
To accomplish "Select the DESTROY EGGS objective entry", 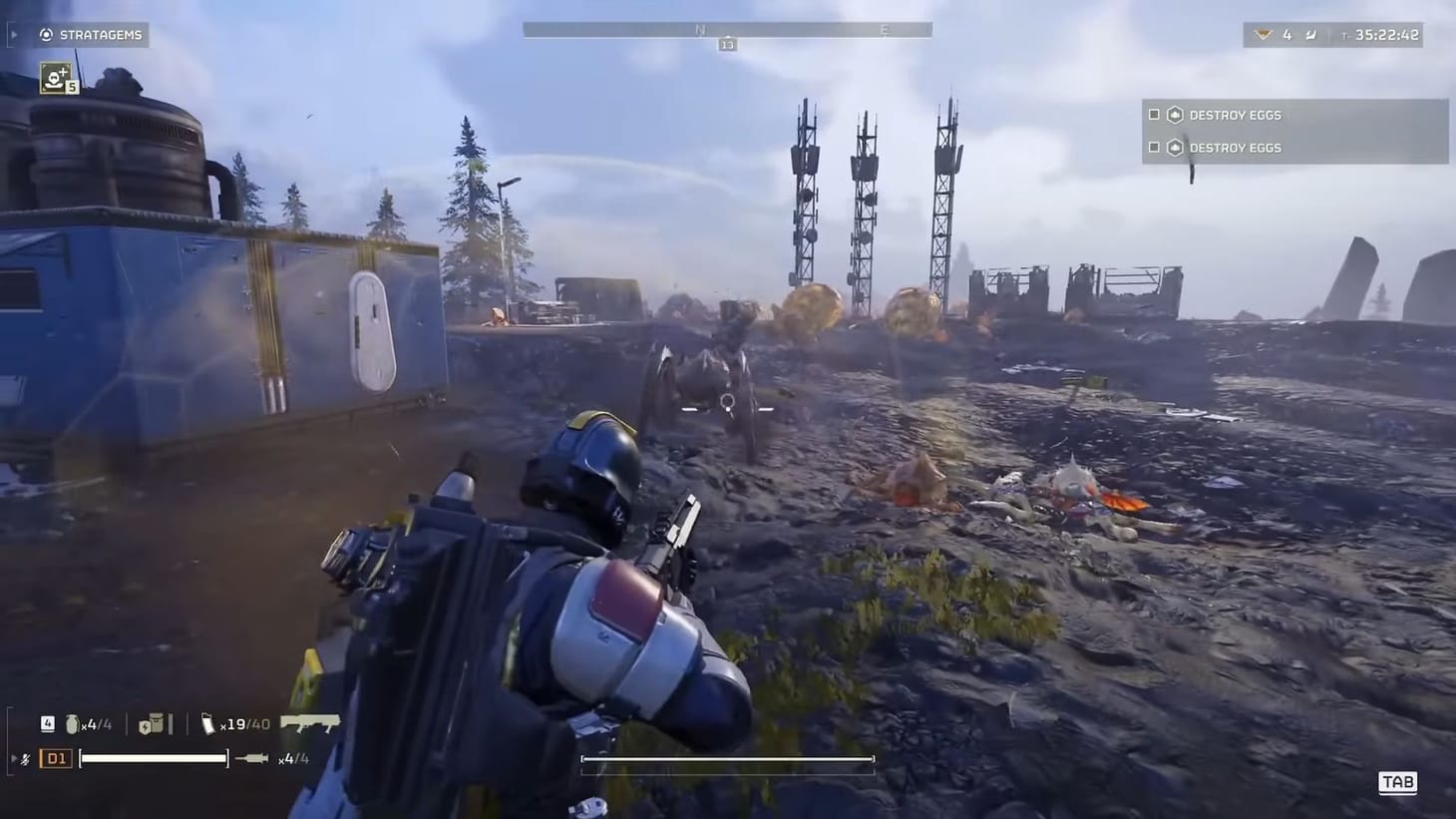I will 1238,115.
